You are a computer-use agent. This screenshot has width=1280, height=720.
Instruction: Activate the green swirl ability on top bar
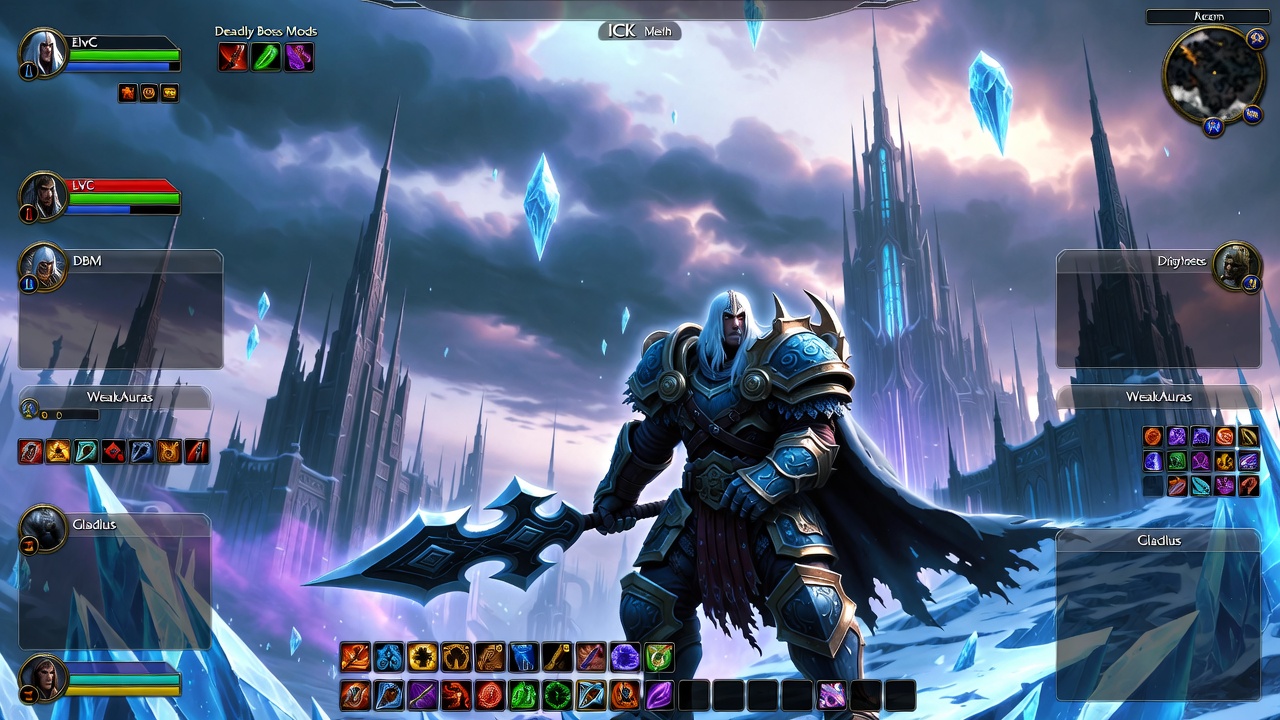tap(659, 657)
